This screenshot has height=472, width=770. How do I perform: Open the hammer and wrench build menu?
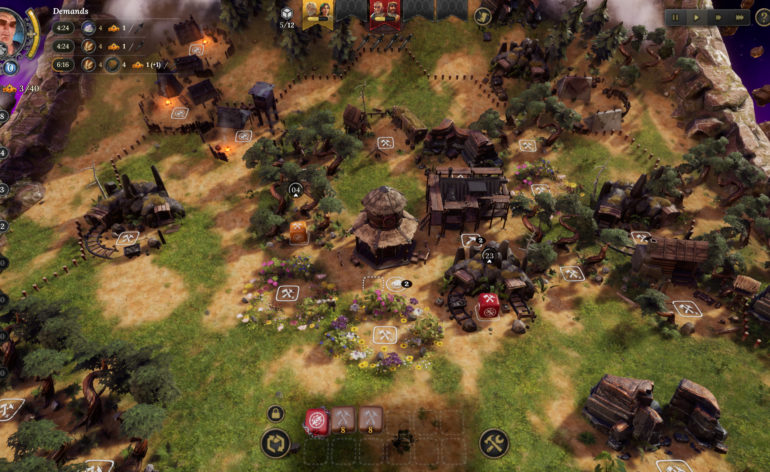coord(494,443)
